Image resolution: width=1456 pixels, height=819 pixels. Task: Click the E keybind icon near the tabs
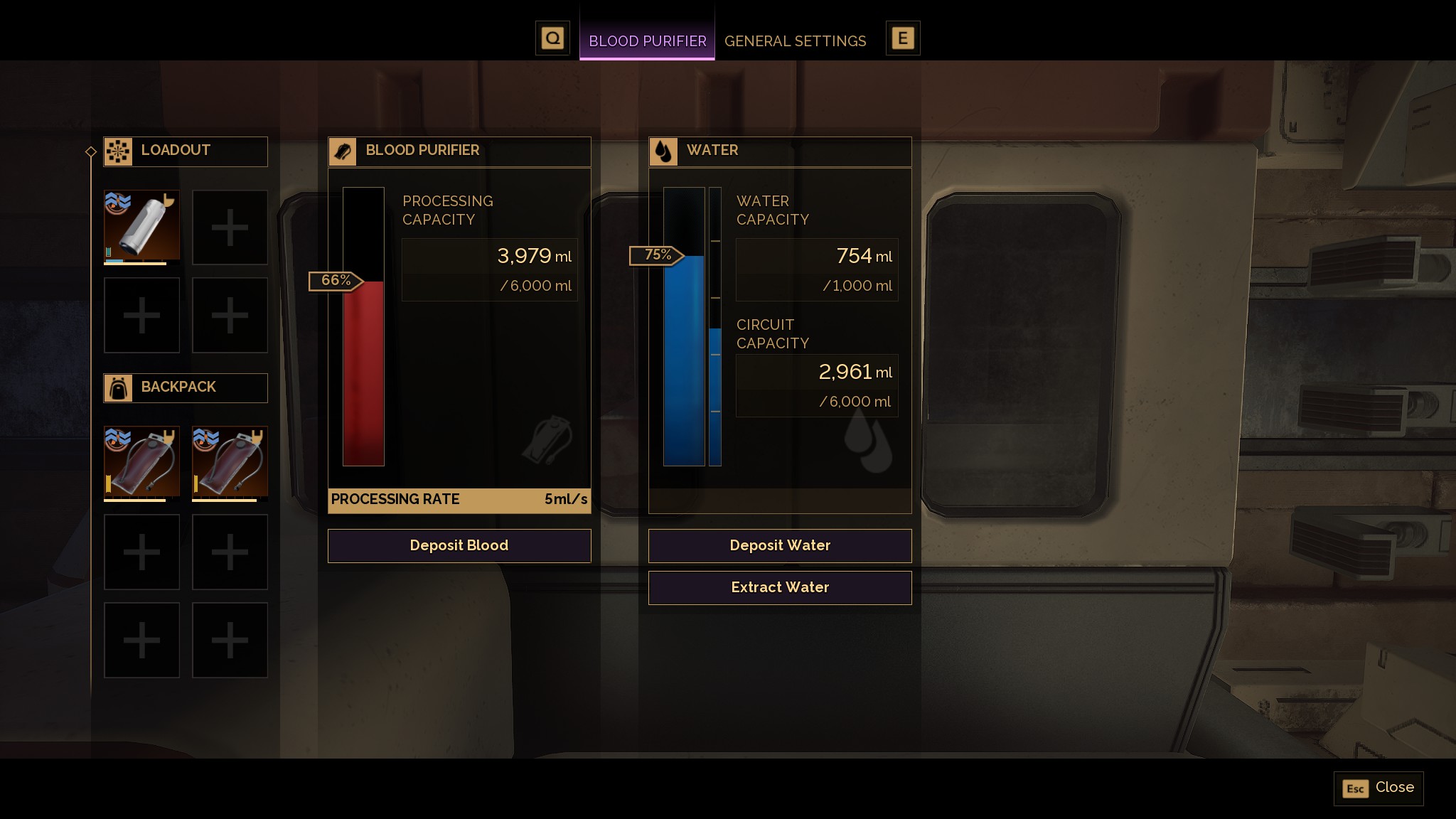(x=904, y=37)
